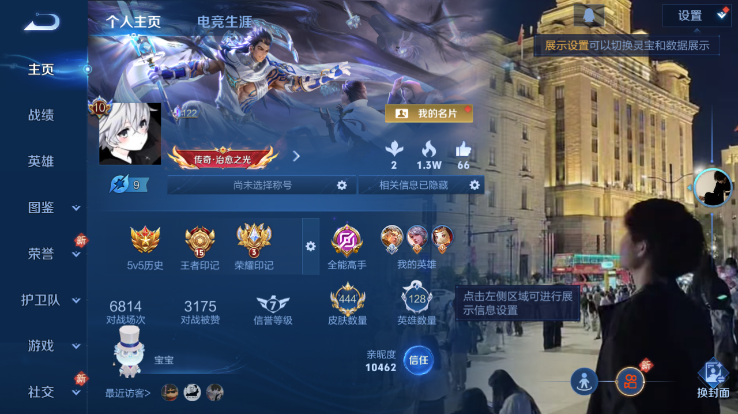
Task: Open the 荣誉 side menu entry
Action: (x=41, y=253)
